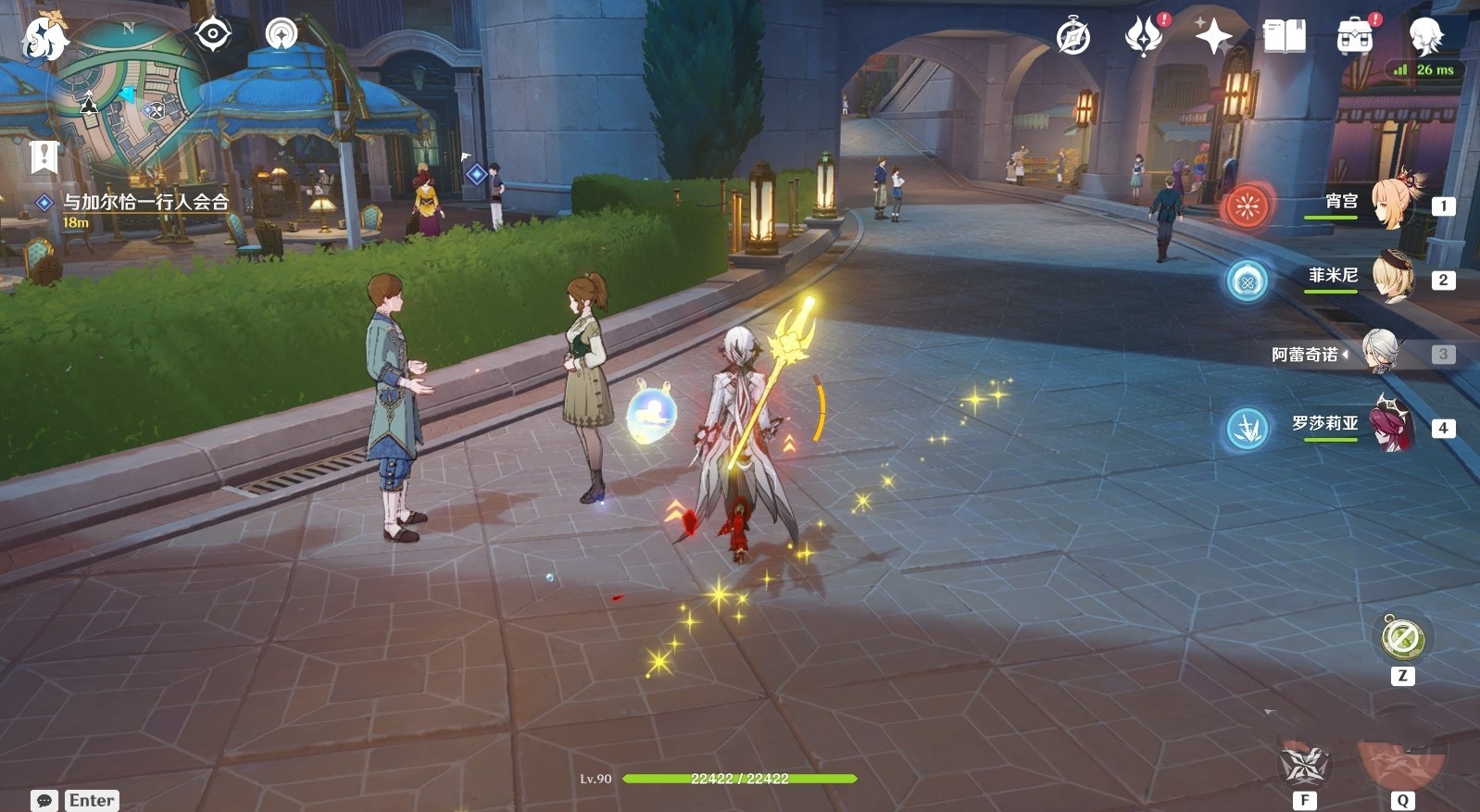Open the events icon with red notification
Image resolution: width=1480 pixels, height=812 pixels.
pos(1144,37)
